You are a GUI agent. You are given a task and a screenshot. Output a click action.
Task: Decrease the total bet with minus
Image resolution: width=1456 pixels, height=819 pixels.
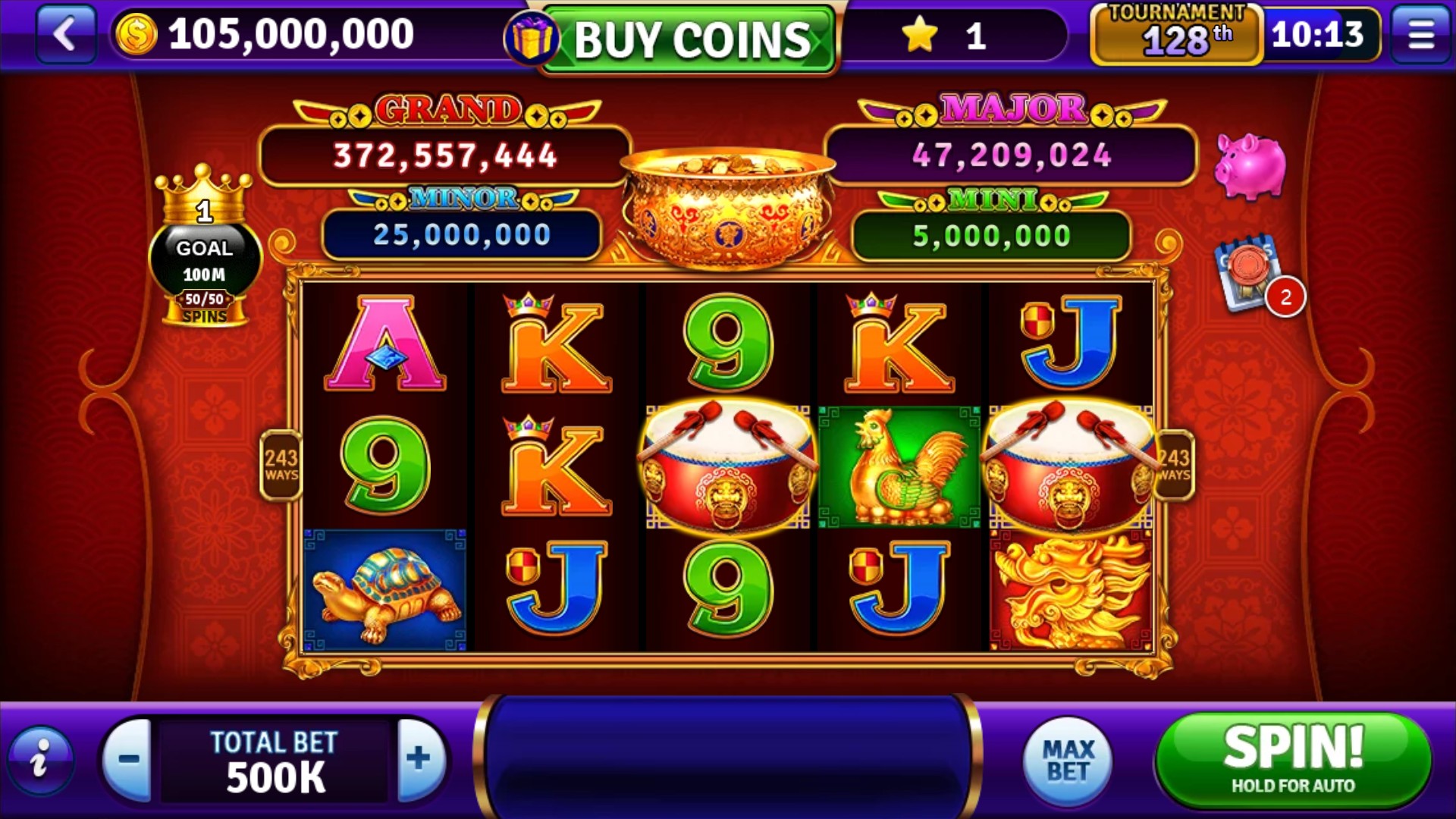coord(128,759)
